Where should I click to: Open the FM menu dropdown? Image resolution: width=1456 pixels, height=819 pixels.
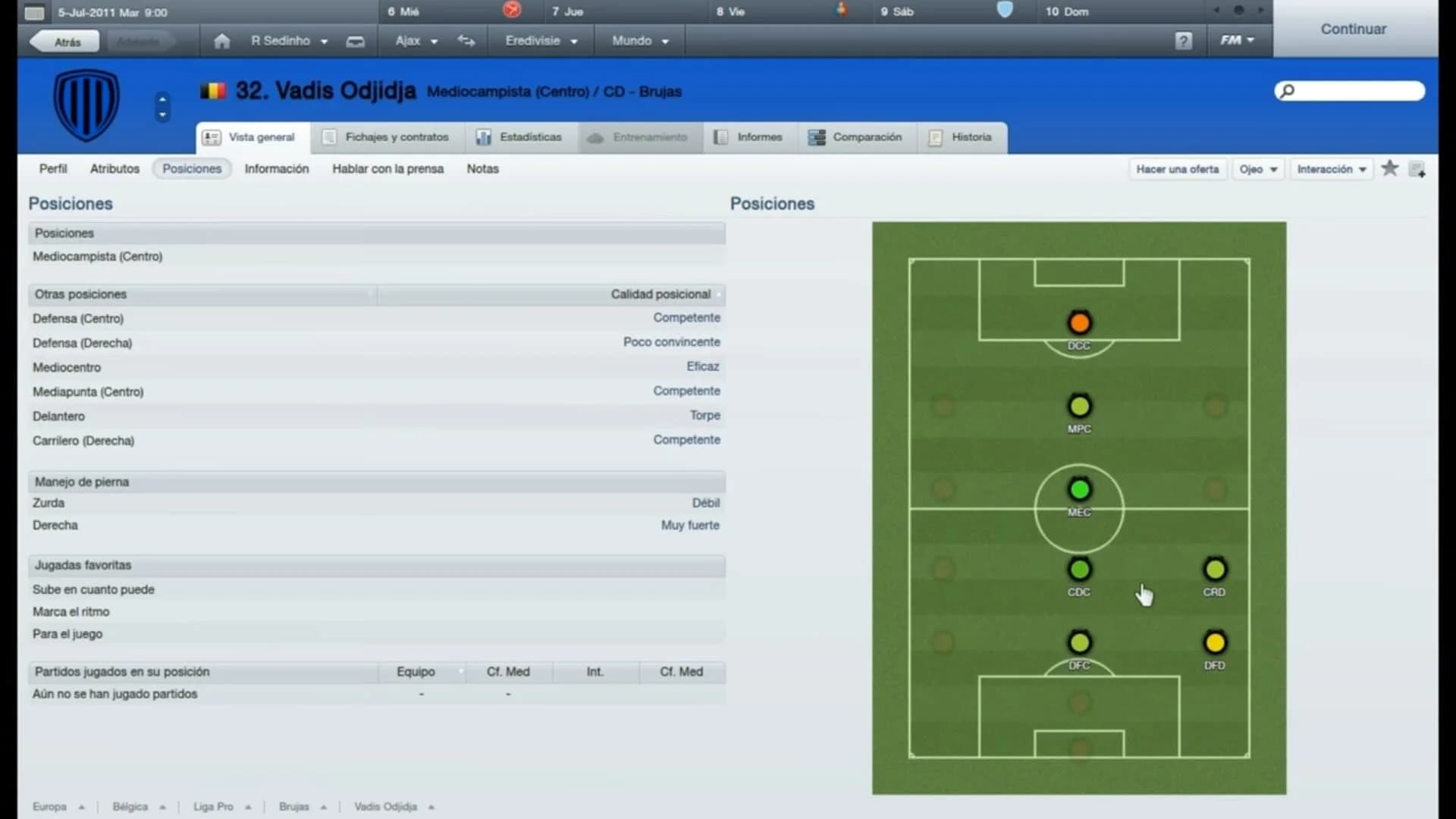tap(1237, 40)
